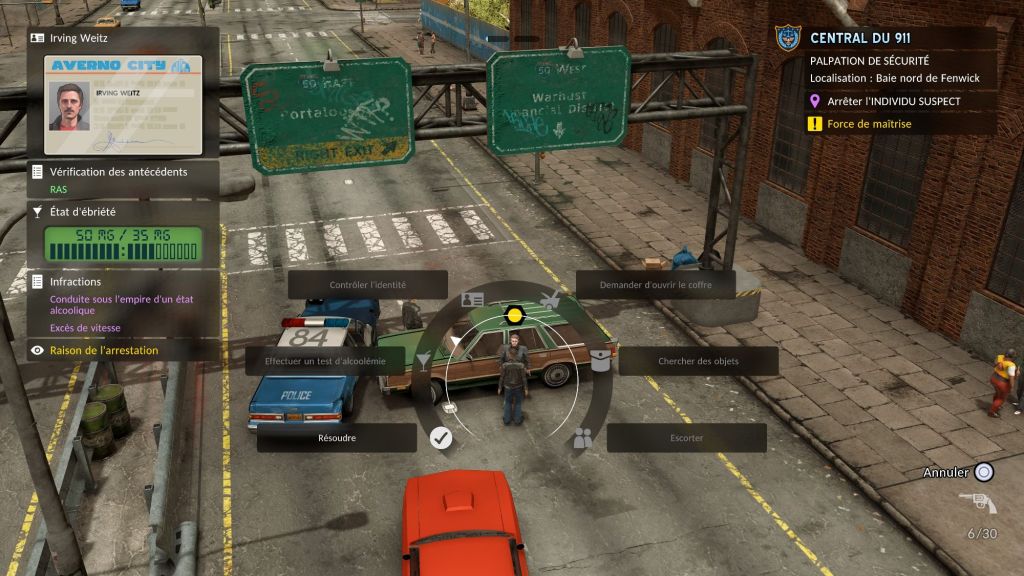Click the ID card radial icon
Screen dimensions: 1024x576
click(x=472, y=300)
